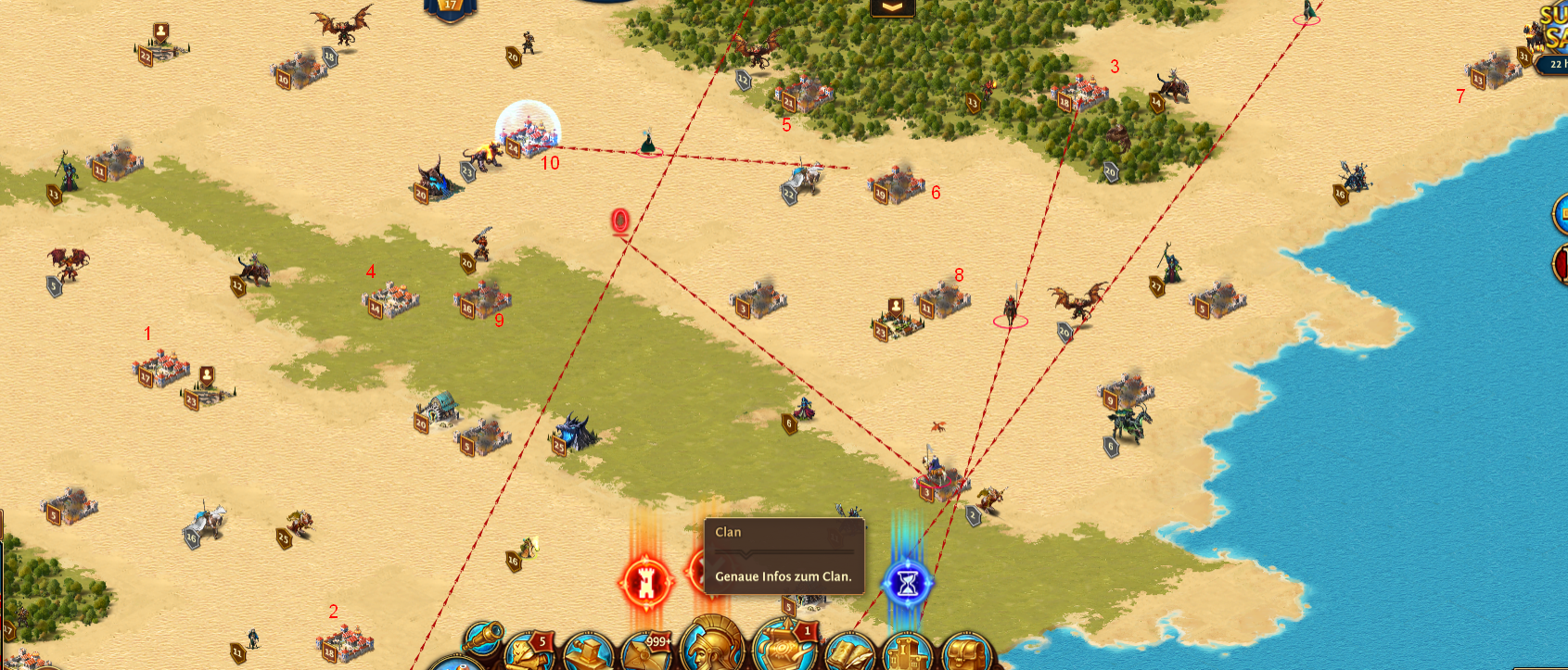Click the golden hammer and anvil icon
The width and height of the screenshot is (1568, 670).
[588, 653]
